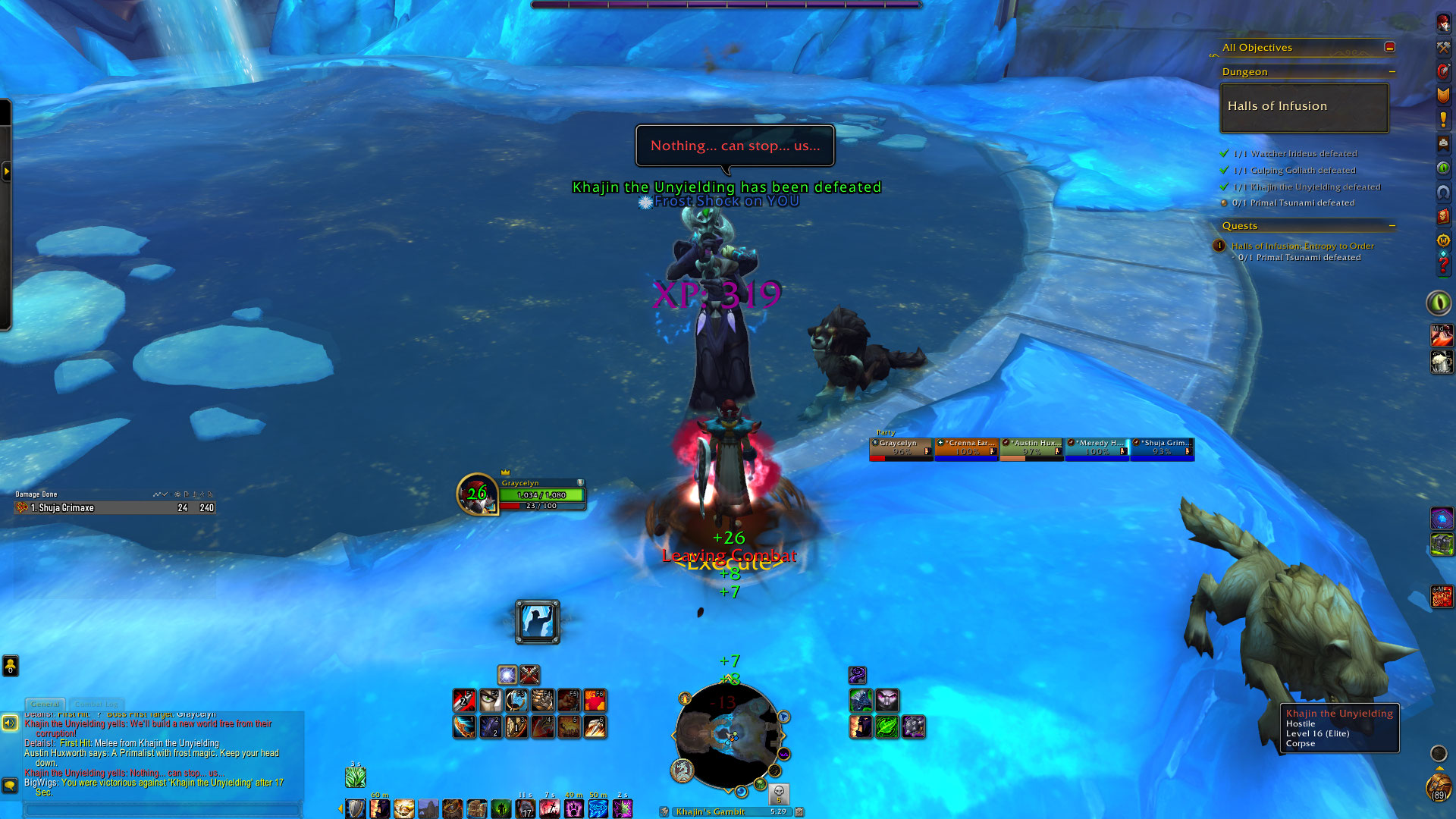Open the crossed hammers micro menu button

tap(1442, 47)
